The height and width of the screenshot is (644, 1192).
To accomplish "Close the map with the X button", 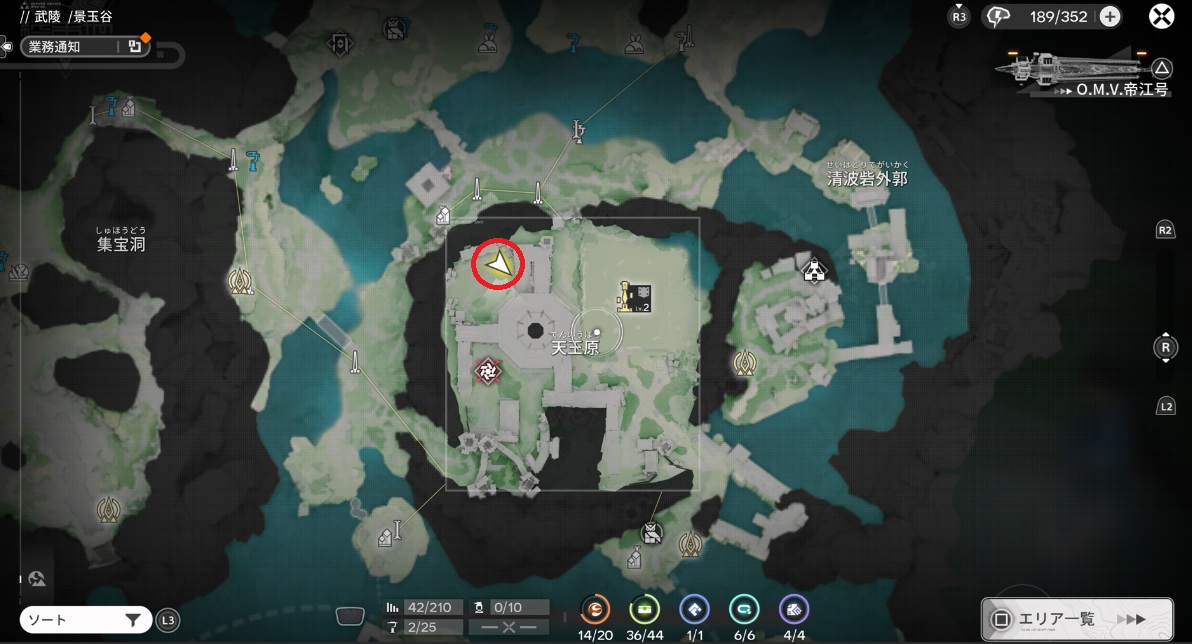I will (x=1161, y=16).
